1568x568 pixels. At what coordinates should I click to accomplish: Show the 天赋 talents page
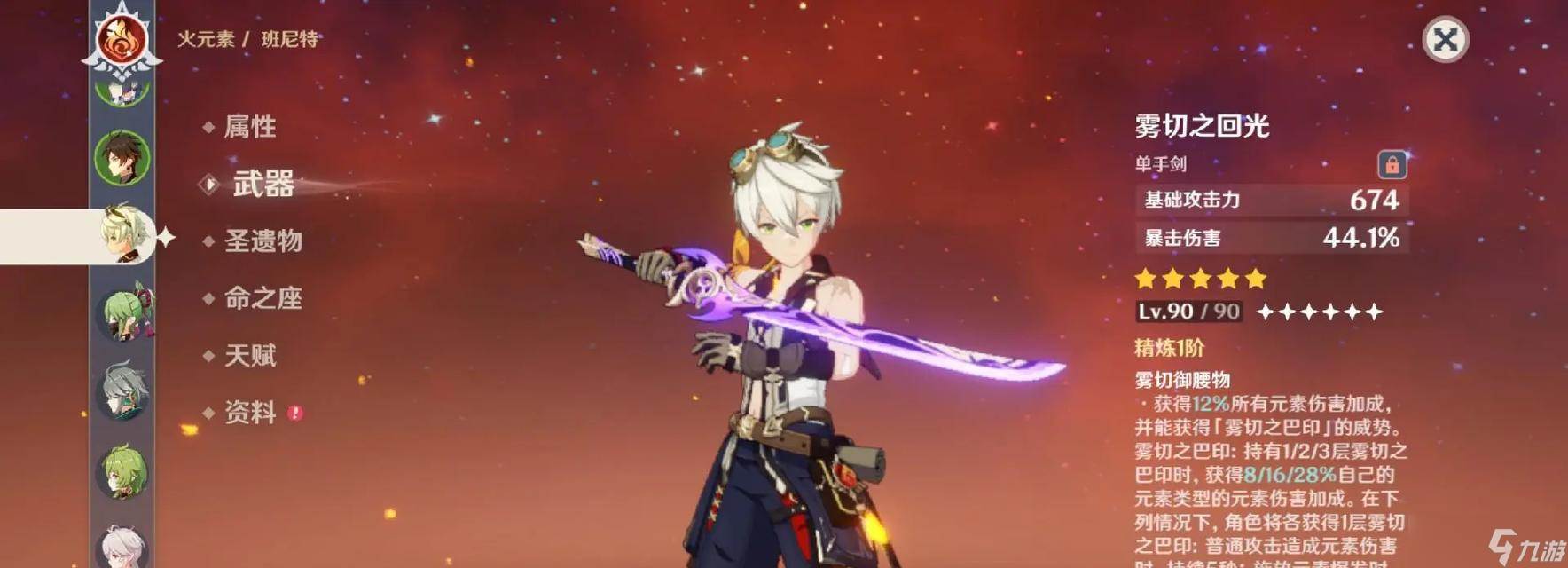point(249,355)
